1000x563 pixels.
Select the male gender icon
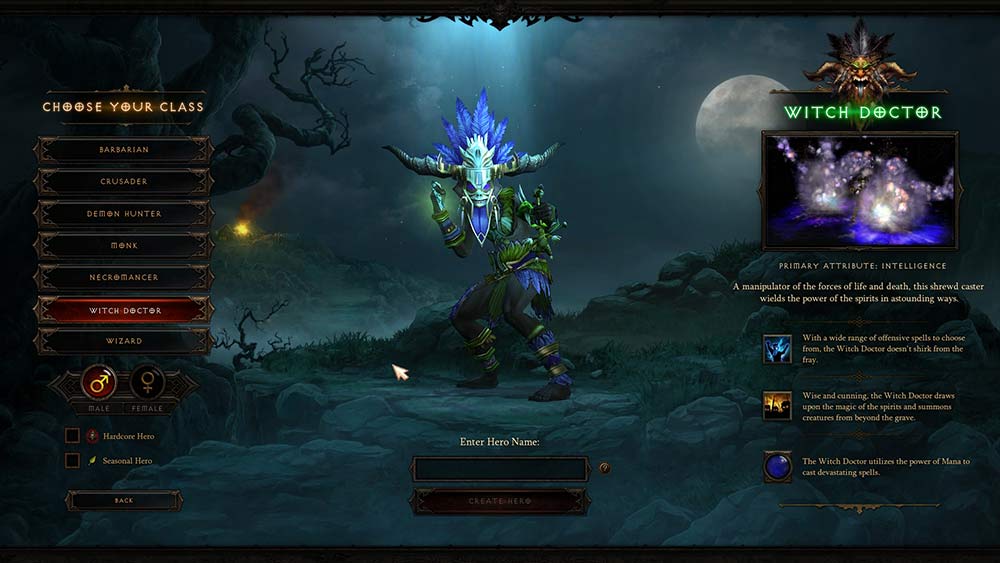click(x=100, y=381)
